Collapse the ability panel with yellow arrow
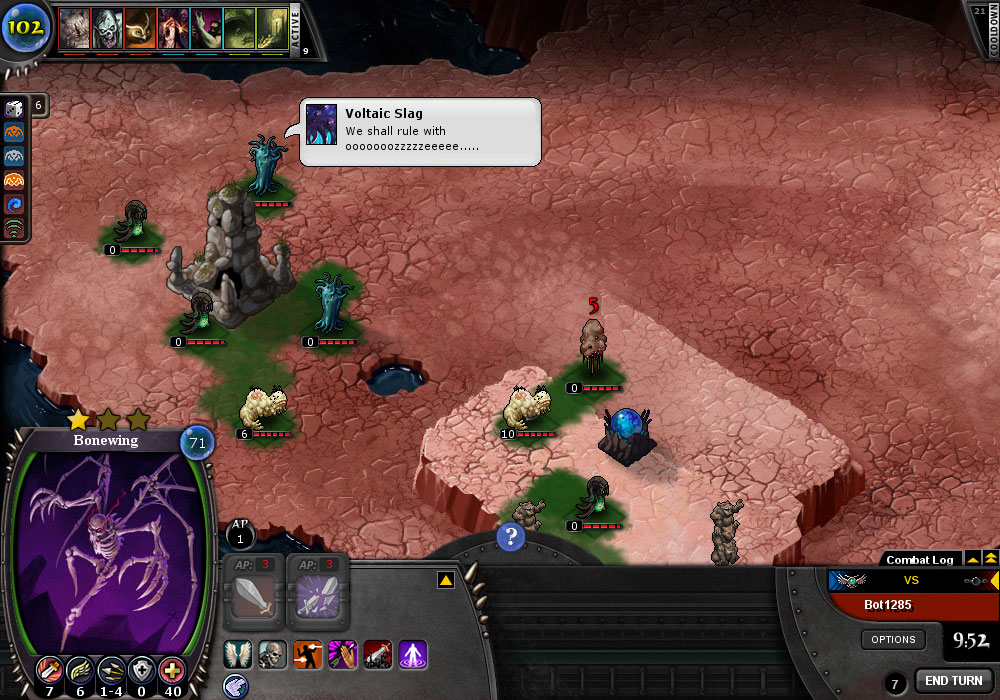The width and height of the screenshot is (1000, 700). coord(447,580)
